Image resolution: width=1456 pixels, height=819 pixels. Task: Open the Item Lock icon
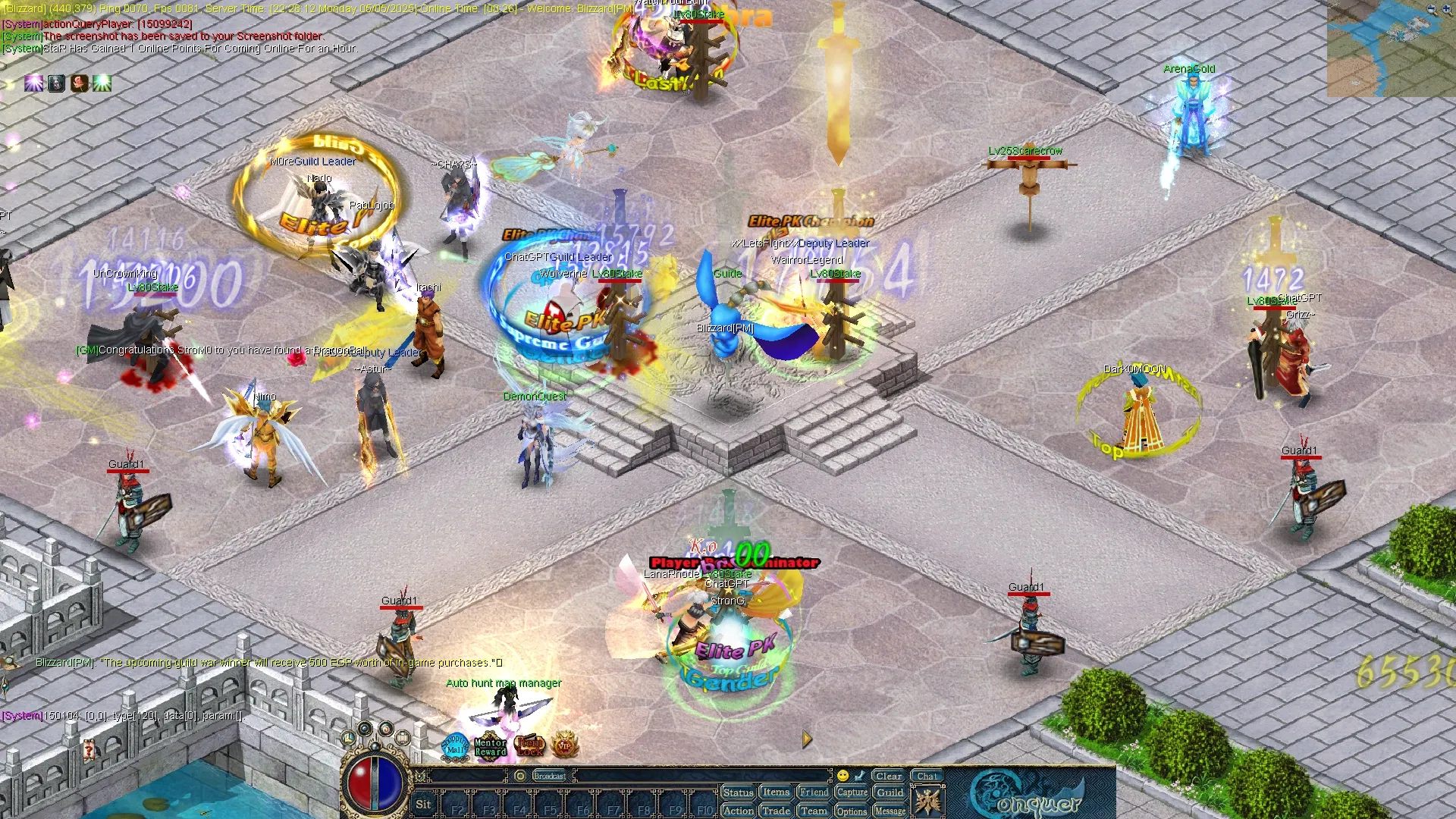(x=529, y=746)
